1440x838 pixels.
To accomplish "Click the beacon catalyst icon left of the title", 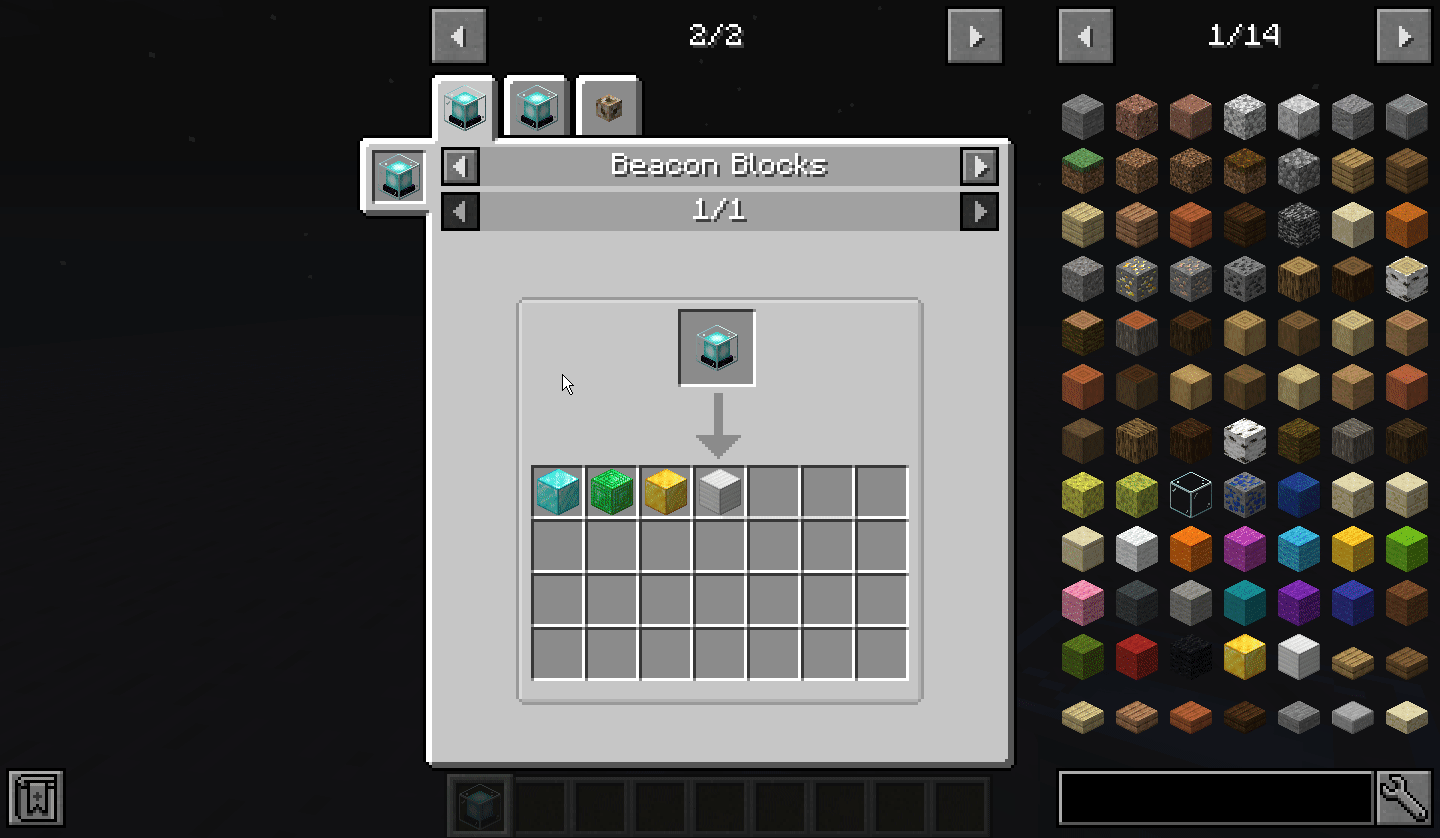I will 397,176.
